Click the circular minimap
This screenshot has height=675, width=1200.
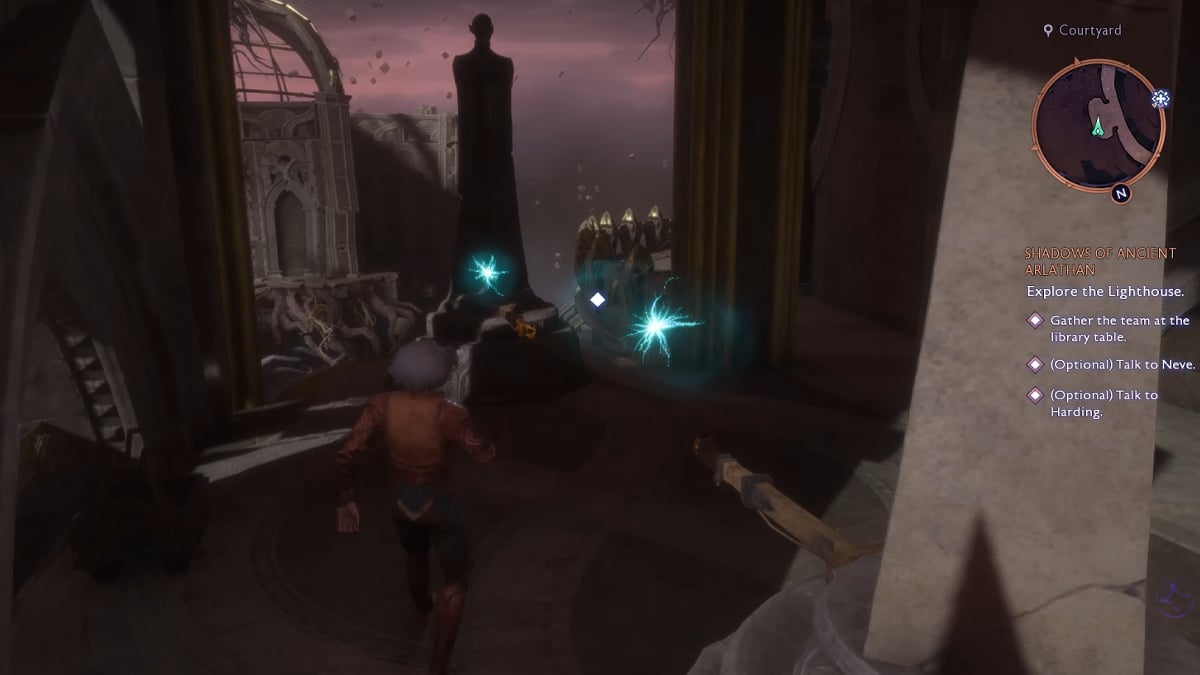click(1098, 124)
